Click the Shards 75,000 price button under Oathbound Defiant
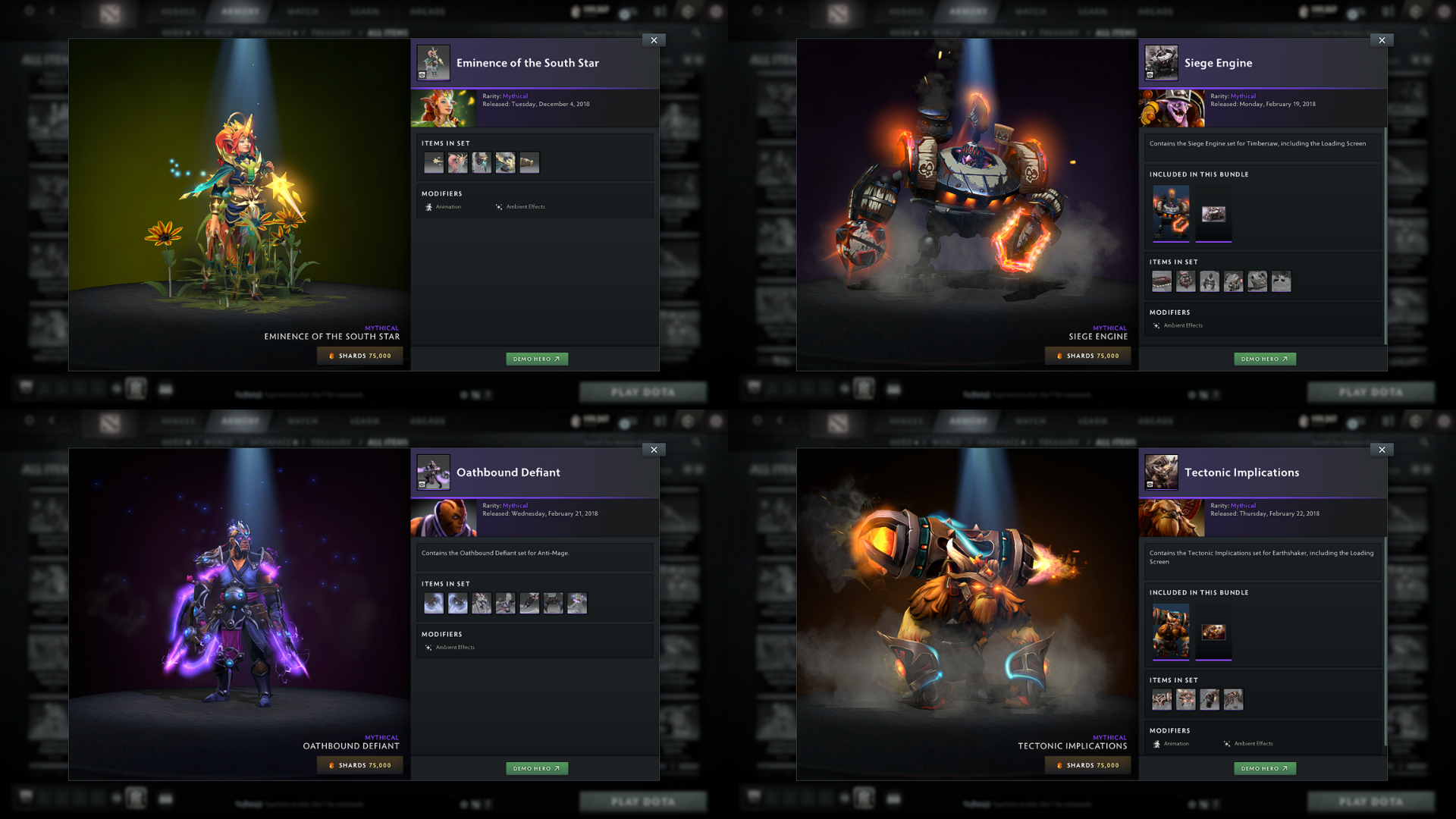The image size is (1456, 819). tap(360, 765)
